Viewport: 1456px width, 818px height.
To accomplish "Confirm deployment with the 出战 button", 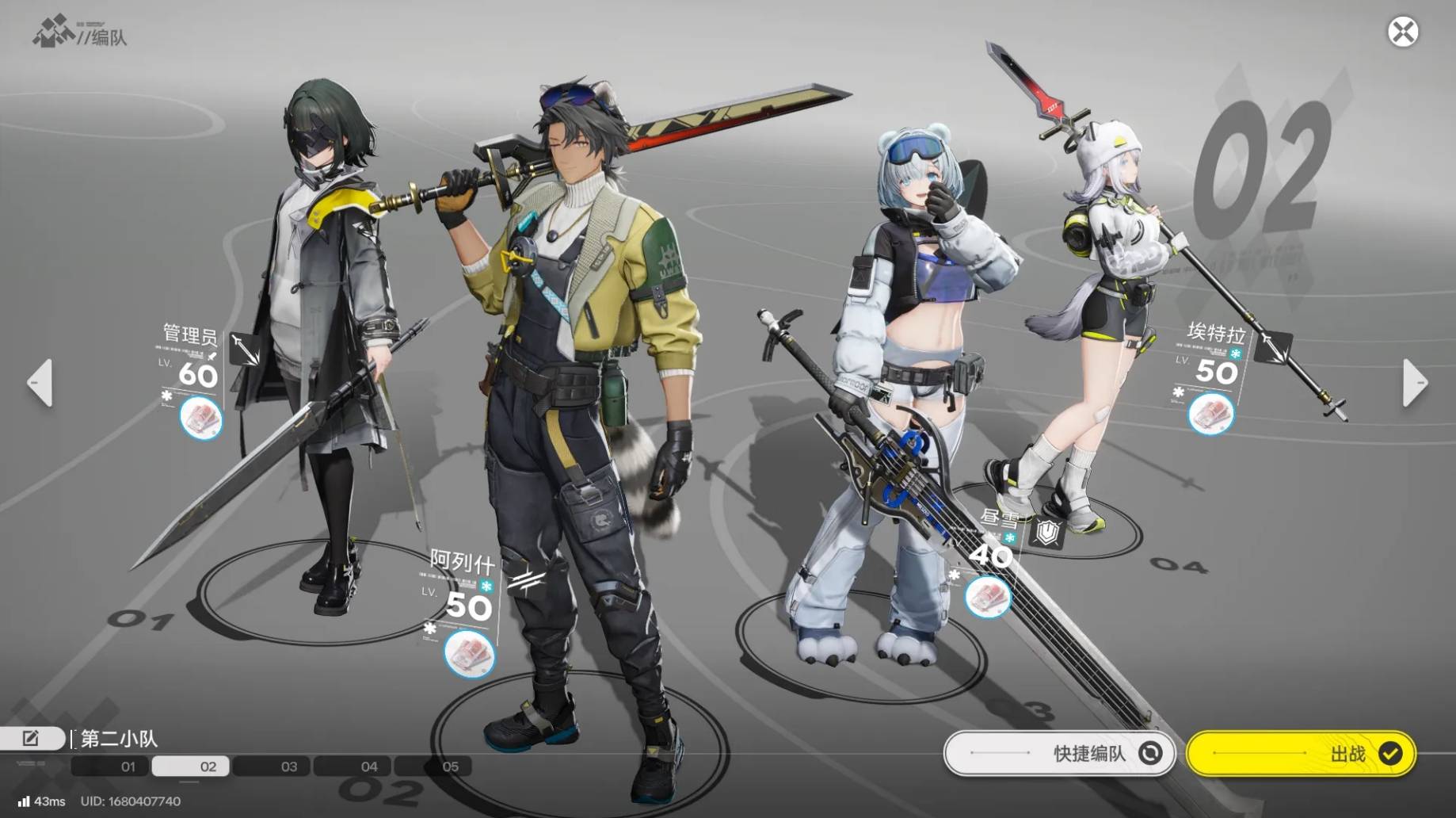I will coord(1300,753).
